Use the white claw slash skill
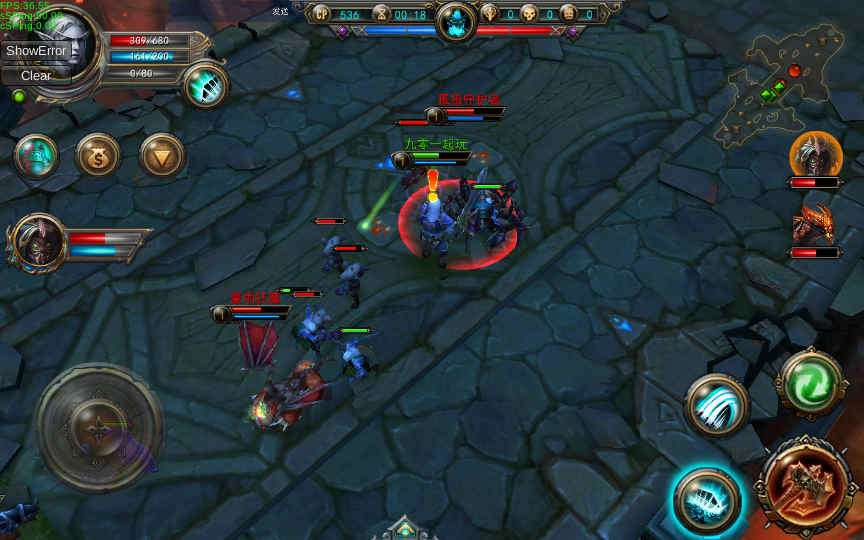 [x=716, y=405]
